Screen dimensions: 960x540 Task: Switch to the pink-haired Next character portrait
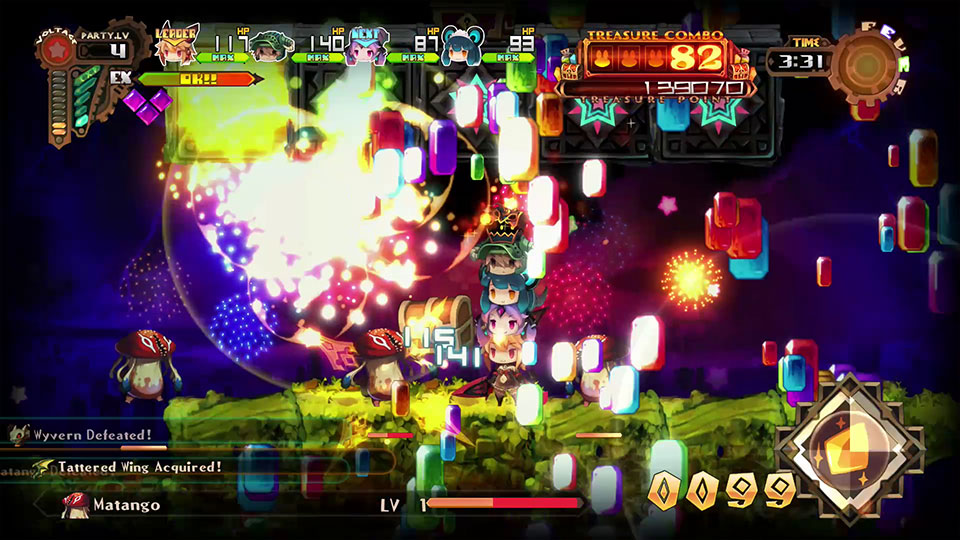click(367, 46)
